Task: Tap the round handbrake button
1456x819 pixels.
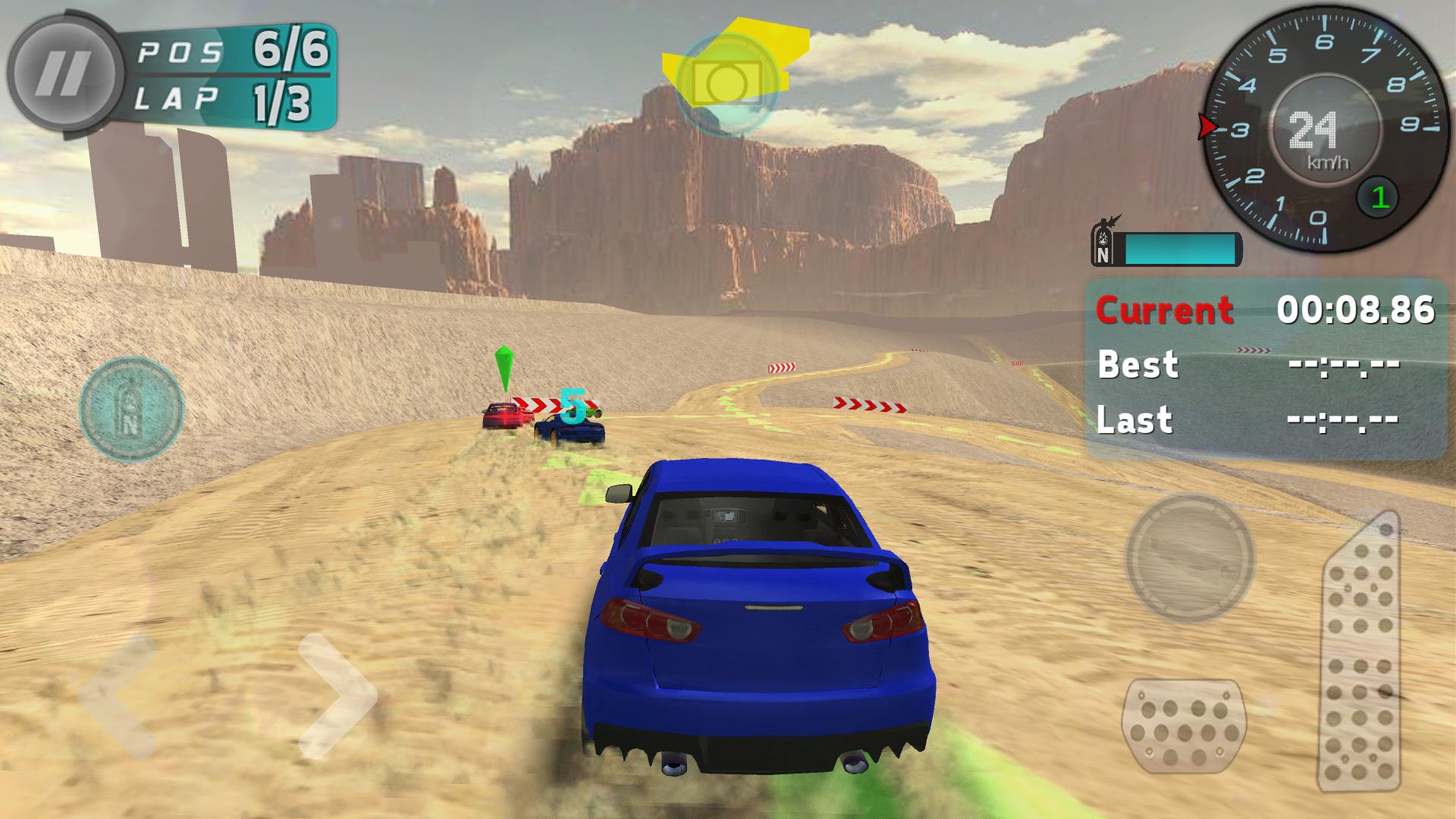Action: [x=1189, y=558]
